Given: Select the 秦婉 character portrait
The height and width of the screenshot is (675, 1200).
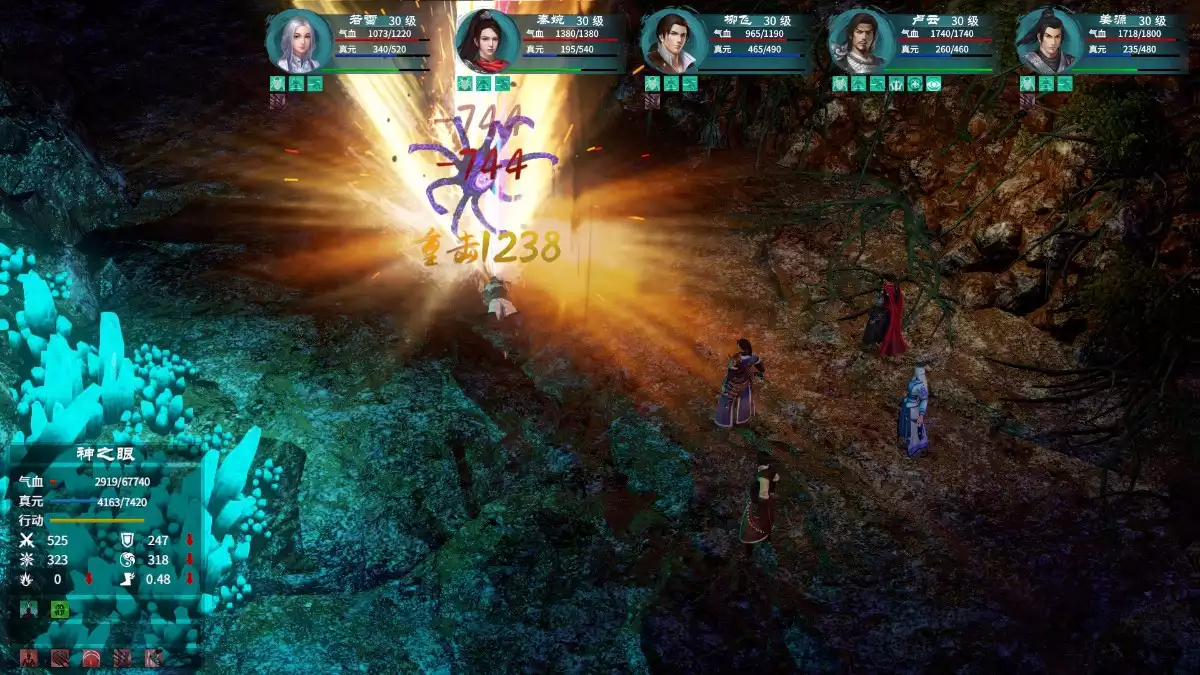Looking at the screenshot, I should tap(486, 42).
